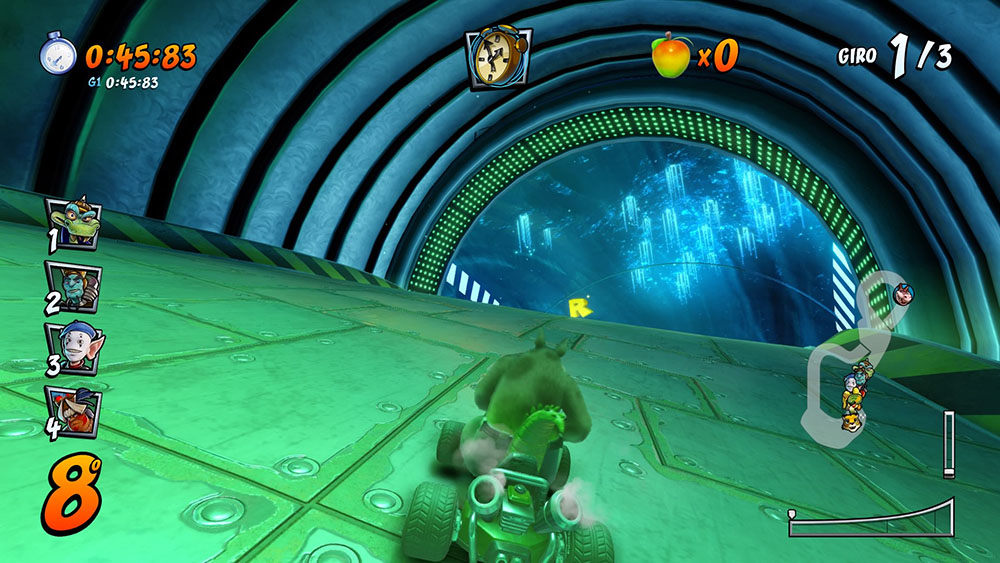Click the first-place racer portrait
The image size is (1000, 563).
[x=71, y=221]
